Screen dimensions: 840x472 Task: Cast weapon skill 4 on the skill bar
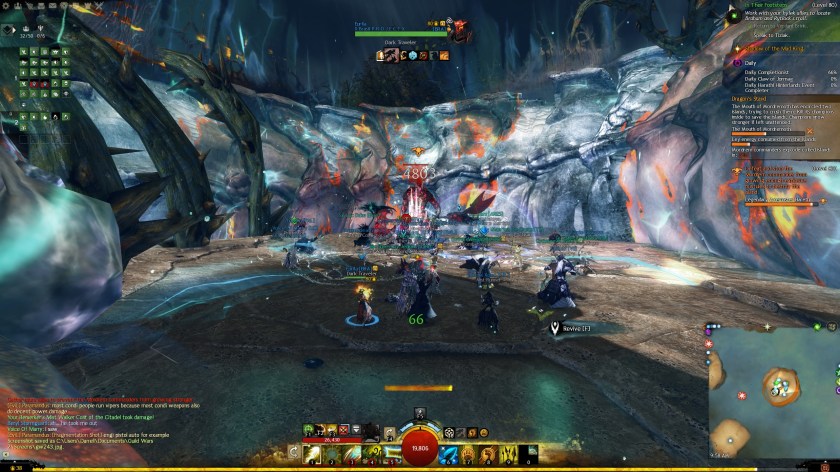coord(371,455)
